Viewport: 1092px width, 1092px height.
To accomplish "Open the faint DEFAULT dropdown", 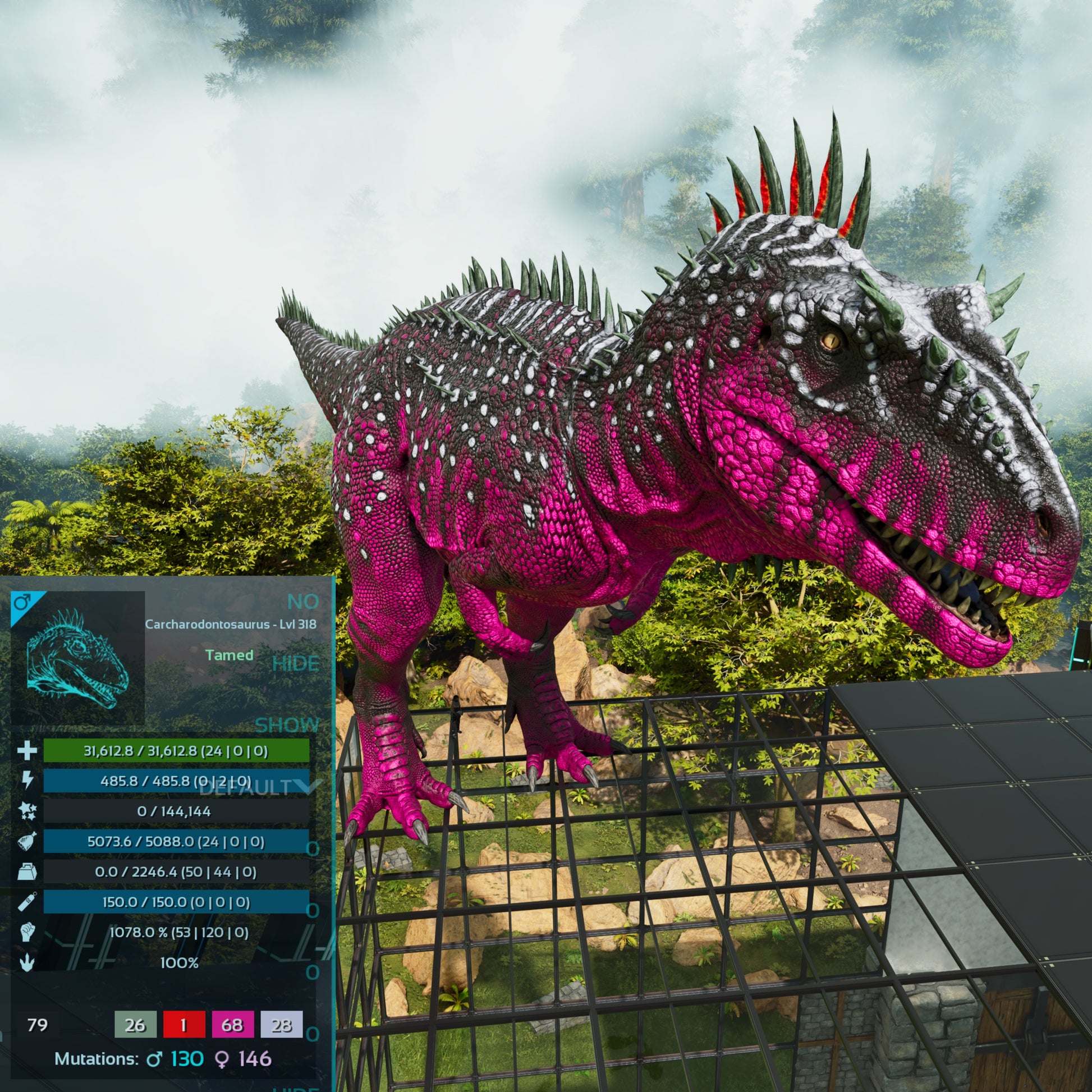I will click(260, 787).
